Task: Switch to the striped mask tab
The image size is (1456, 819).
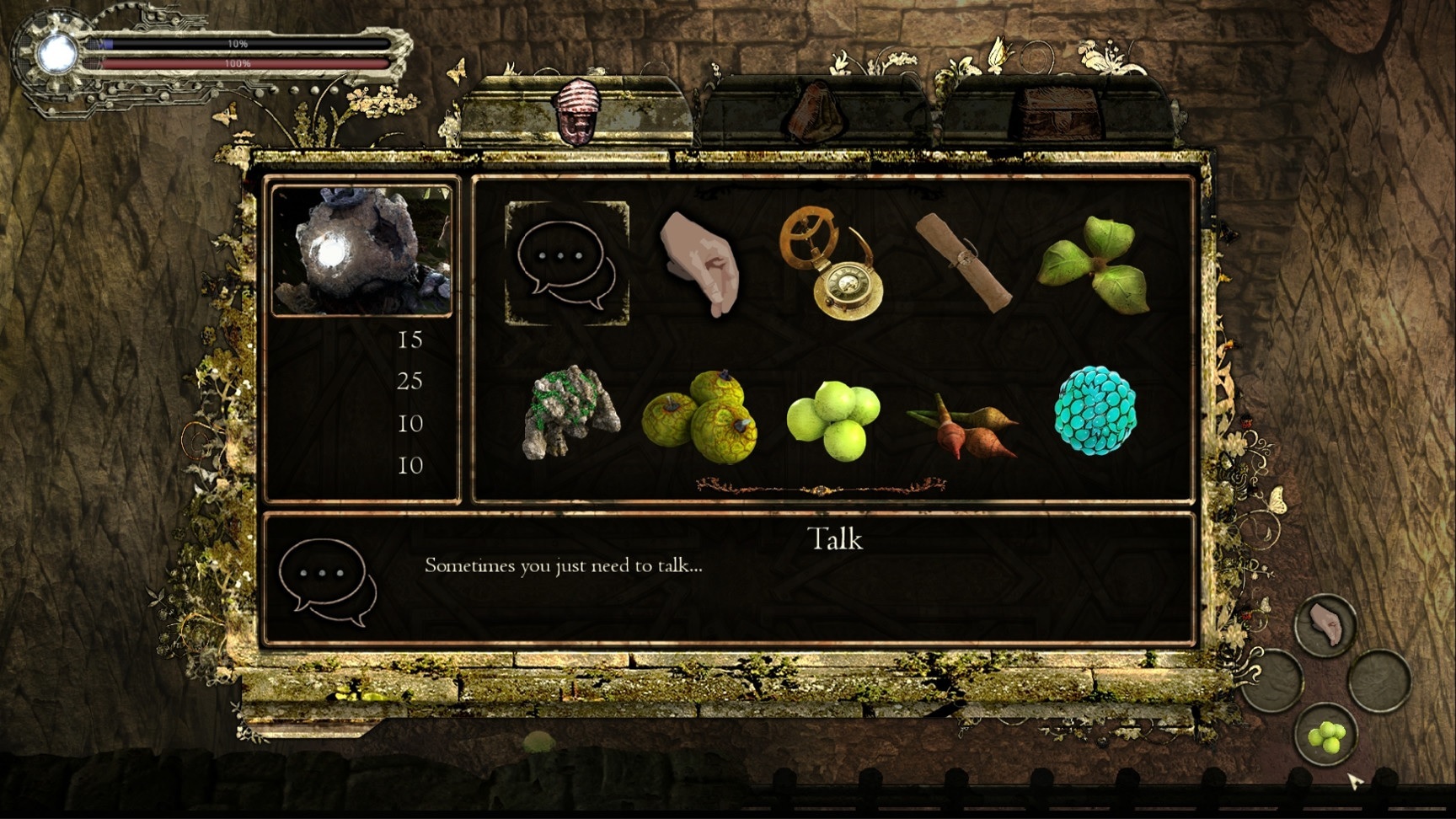Action: (x=578, y=114)
